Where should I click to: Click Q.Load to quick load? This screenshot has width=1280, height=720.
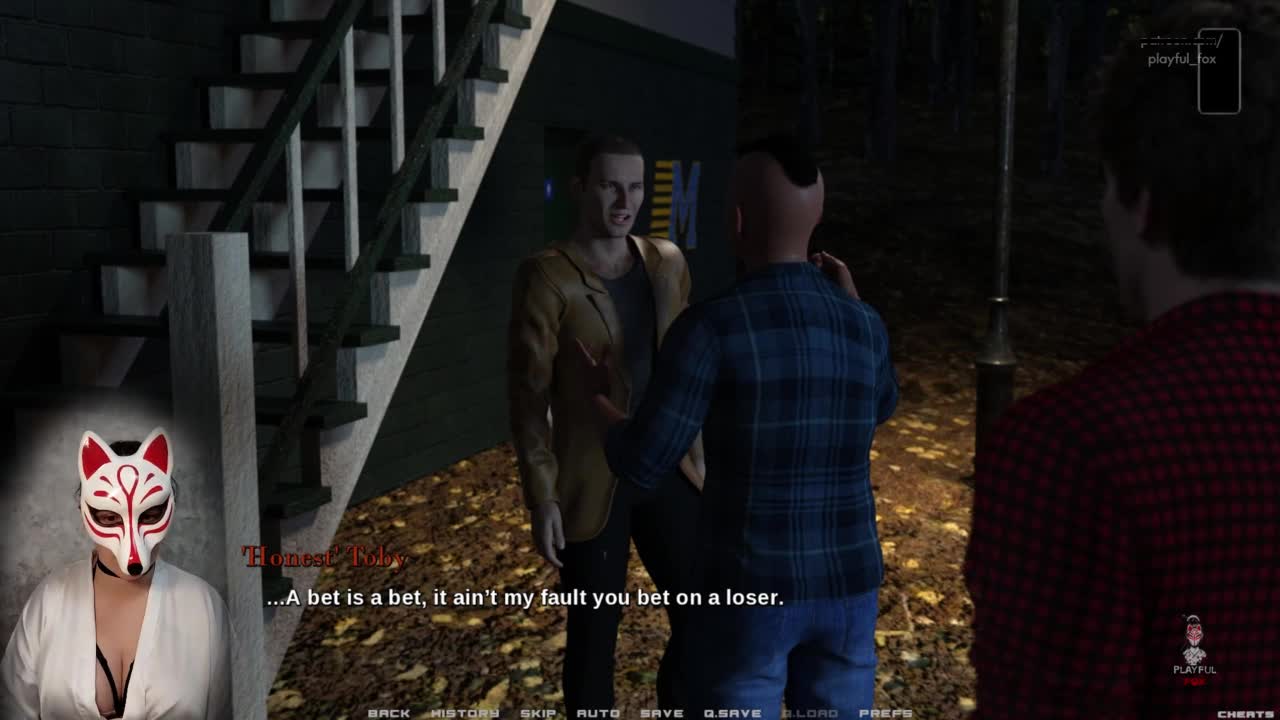[810, 713]
